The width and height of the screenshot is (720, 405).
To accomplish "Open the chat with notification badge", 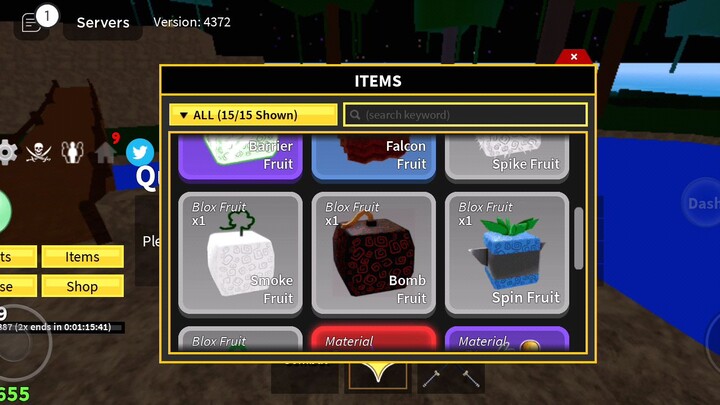I will (x=33, y=22).
